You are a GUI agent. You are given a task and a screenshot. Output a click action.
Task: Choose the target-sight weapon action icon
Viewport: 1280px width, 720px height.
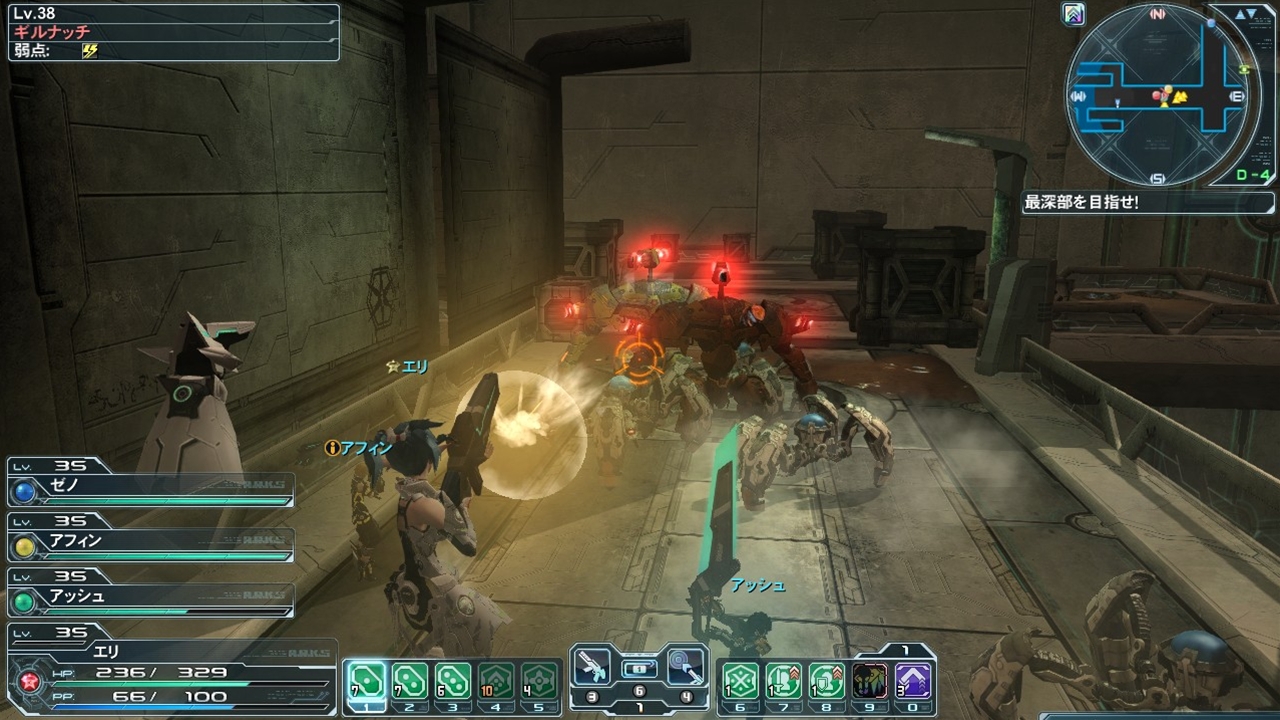[x=685, y=665]
